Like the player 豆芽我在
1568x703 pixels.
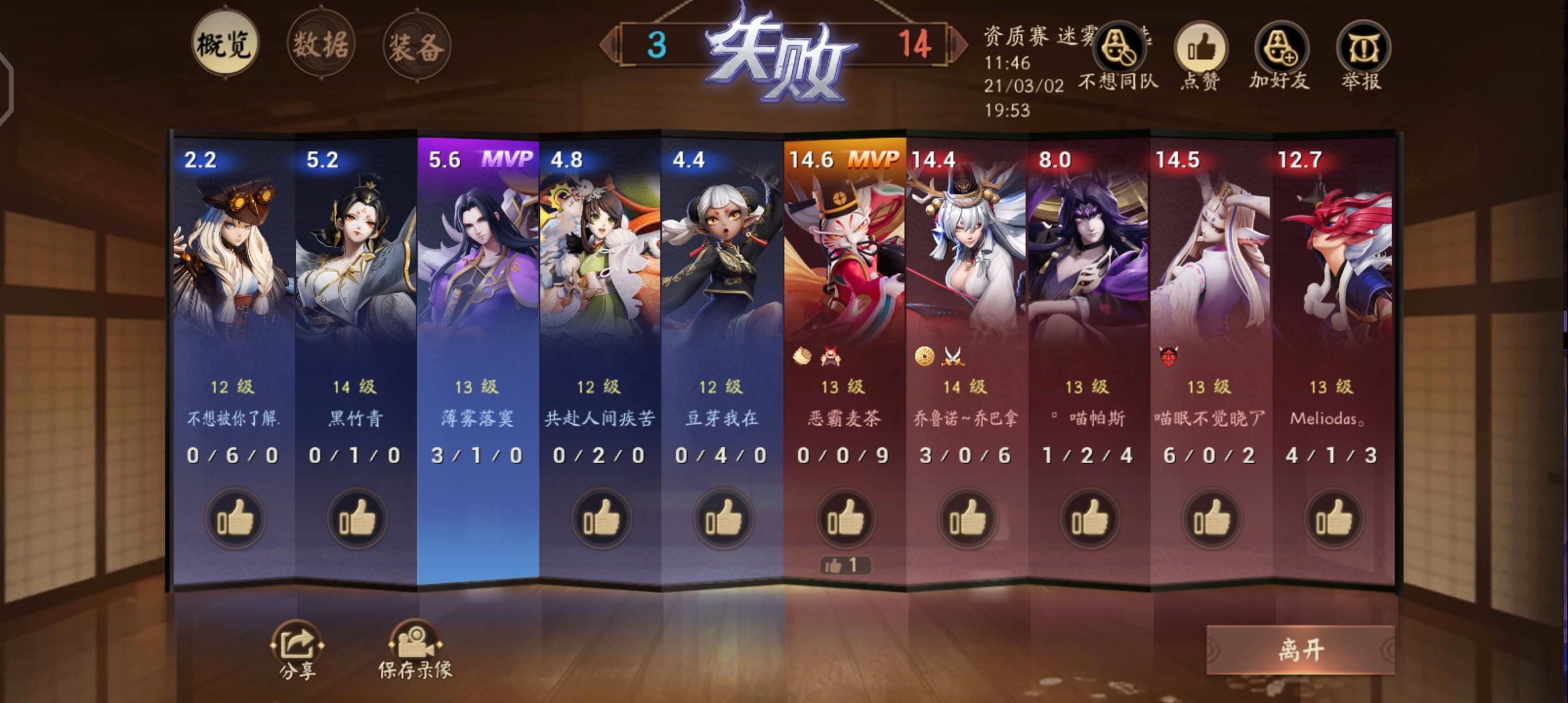pos(723,519)
